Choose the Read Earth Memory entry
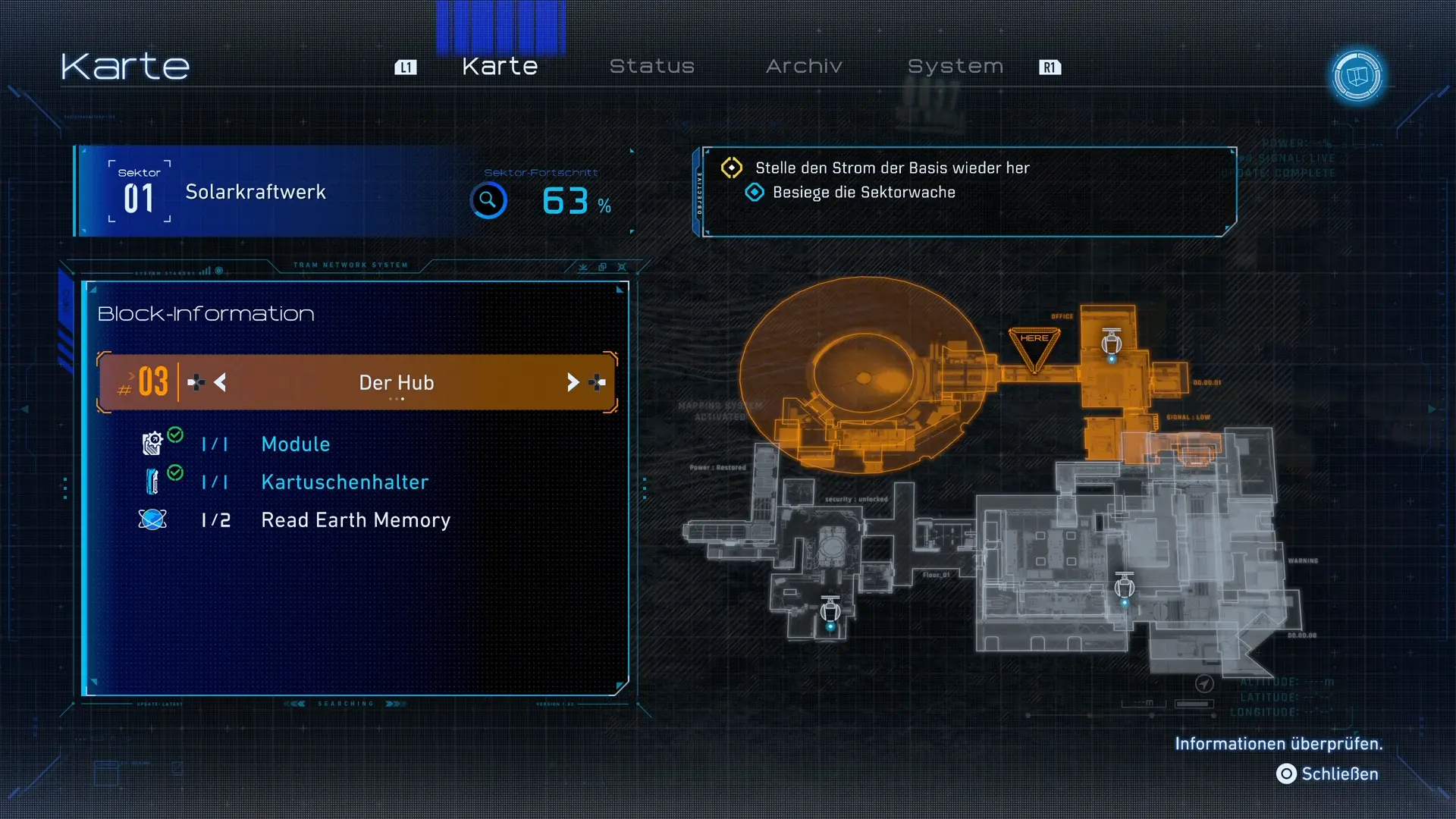The height and width of the screenshot is (819, 1456). coord(355,520)
